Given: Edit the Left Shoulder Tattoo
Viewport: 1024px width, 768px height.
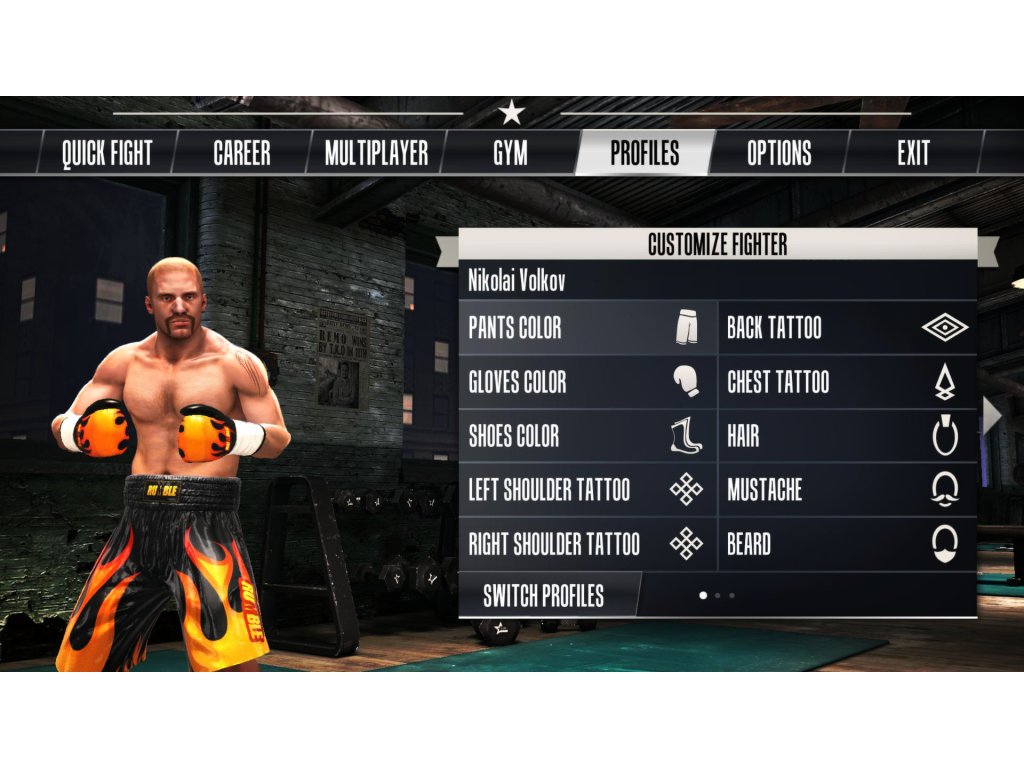Looking at the screenshot, I should (588, 490).
